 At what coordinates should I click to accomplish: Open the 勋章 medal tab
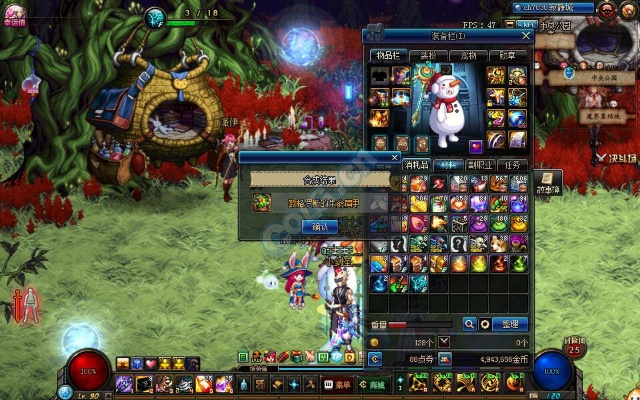pyautogui.click(x=509, y=56)
